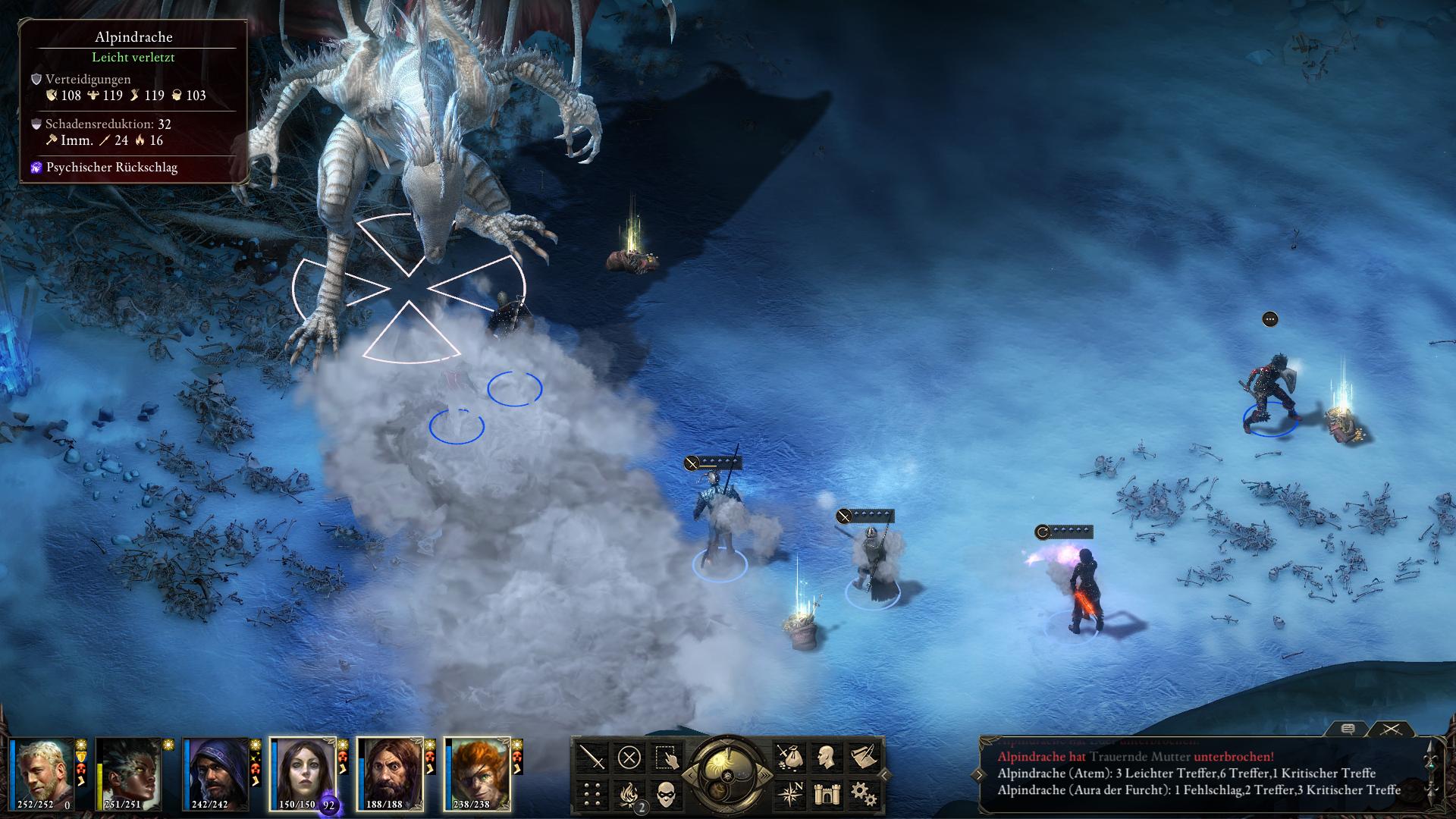The height and width of the screenshot is (819, 1456).
Task: Open the area map compass icon
Action: tap(789, 794)
